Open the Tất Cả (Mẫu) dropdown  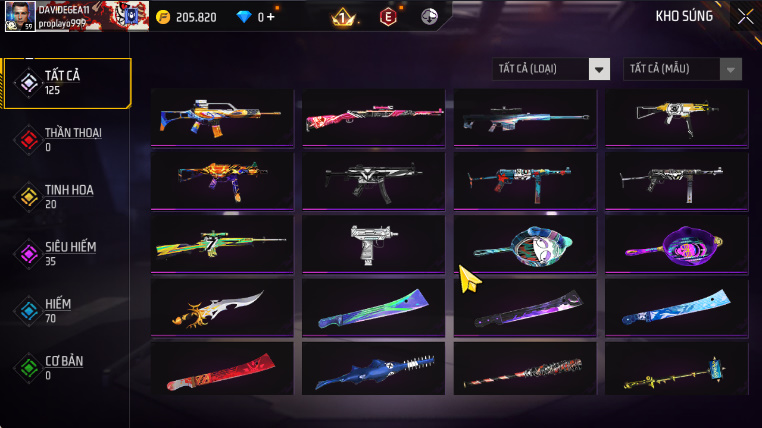[682, 69]
